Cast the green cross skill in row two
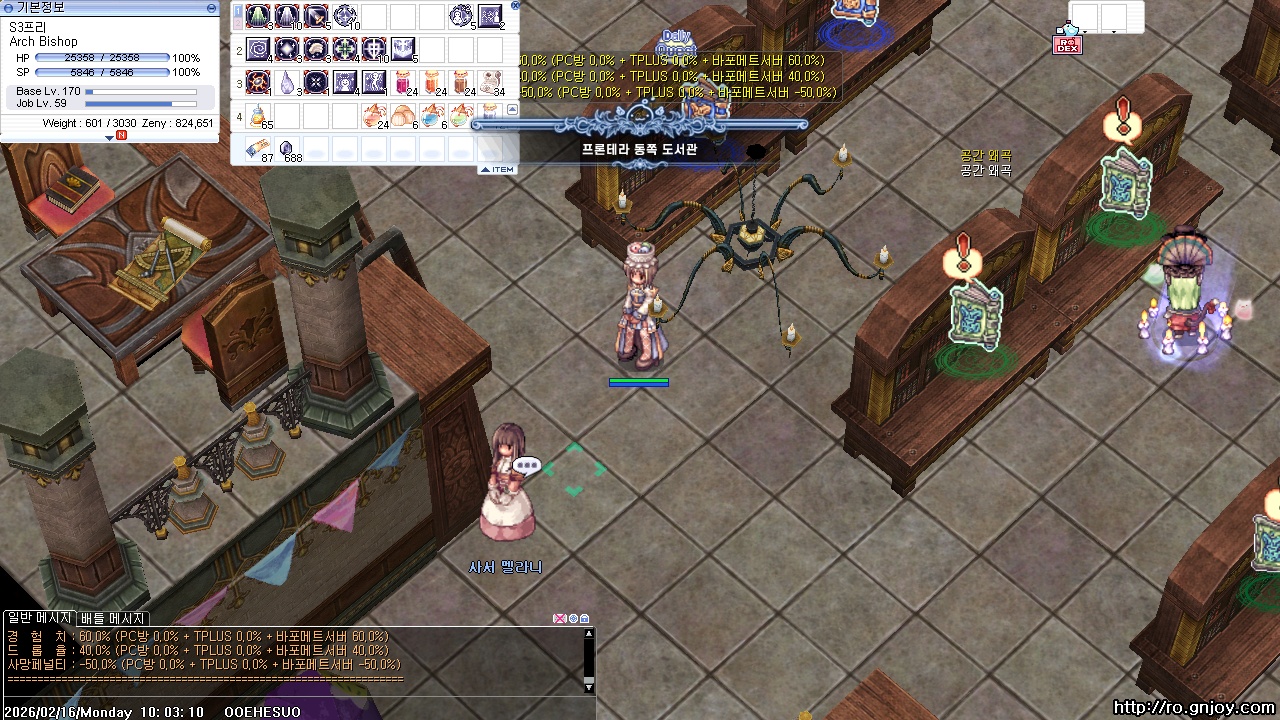This screenshot has height=720, width=1280. (345, 49)
